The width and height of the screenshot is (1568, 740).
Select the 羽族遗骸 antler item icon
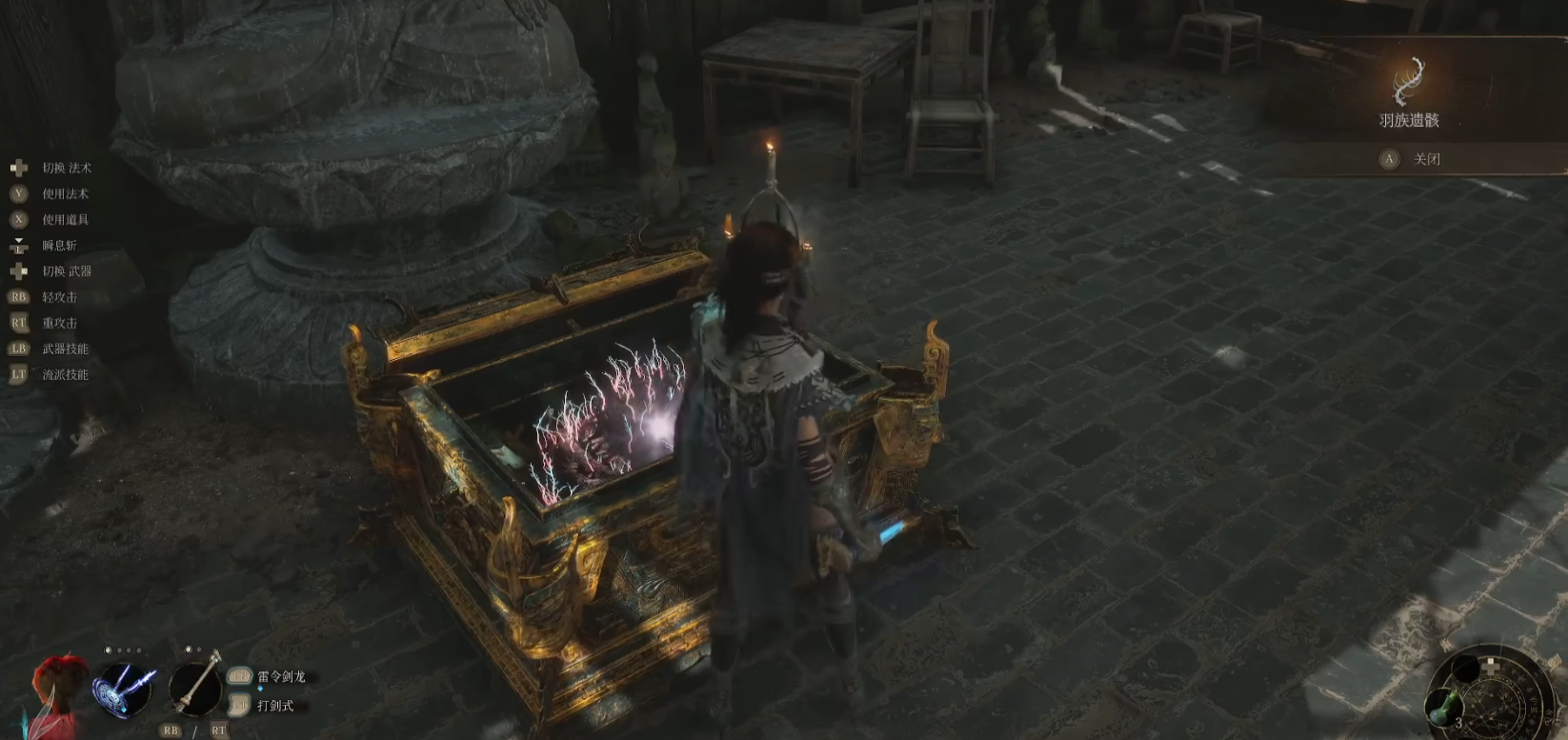[x=1408, y=81]
